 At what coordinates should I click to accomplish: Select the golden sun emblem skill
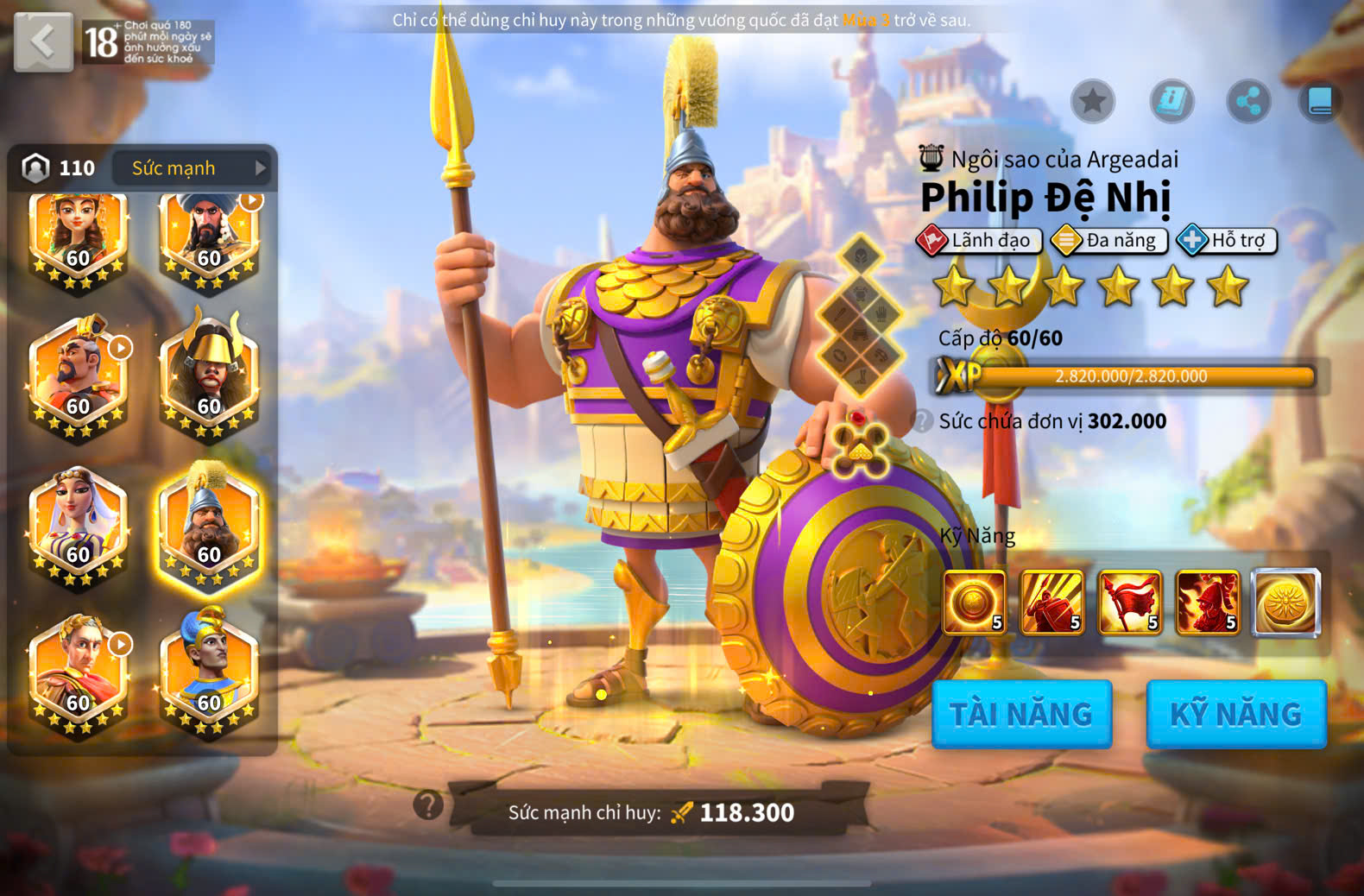(1286, 602)
